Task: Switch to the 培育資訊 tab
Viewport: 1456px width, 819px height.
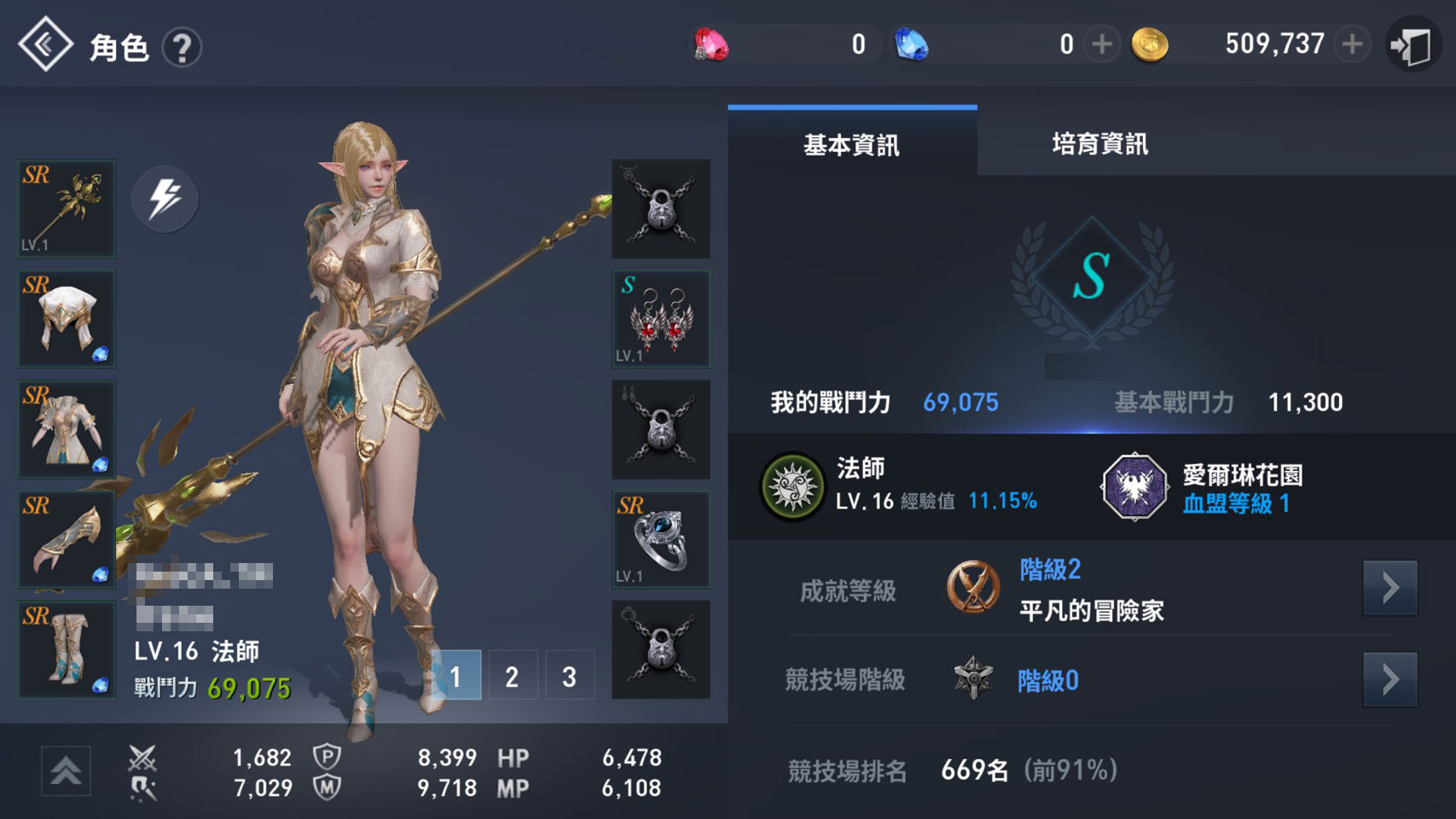Action: tap(1099, 144)
